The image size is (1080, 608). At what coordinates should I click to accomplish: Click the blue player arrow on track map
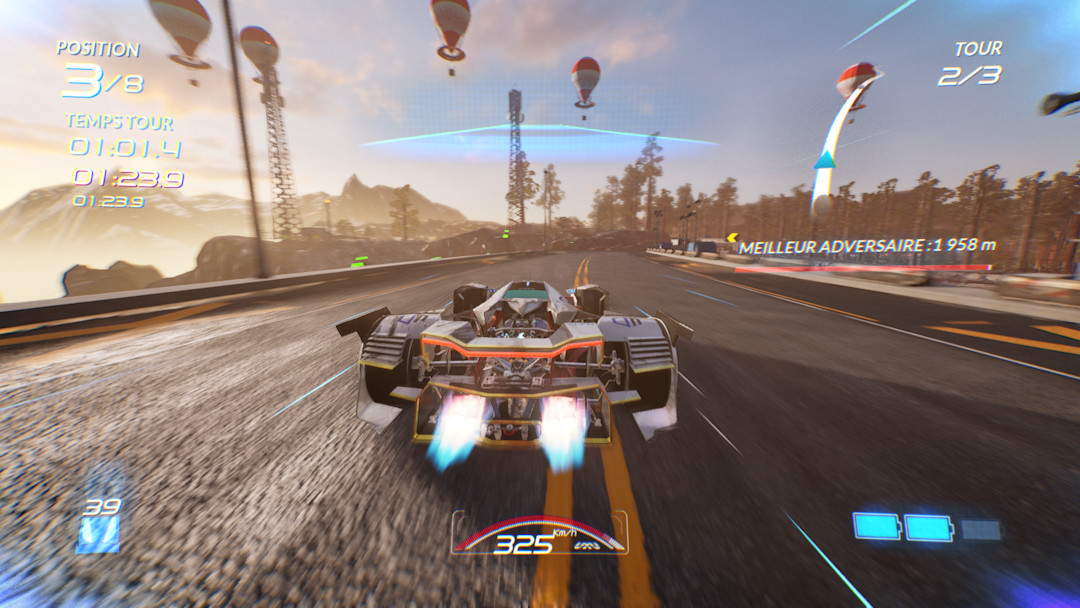click(824, 159)
